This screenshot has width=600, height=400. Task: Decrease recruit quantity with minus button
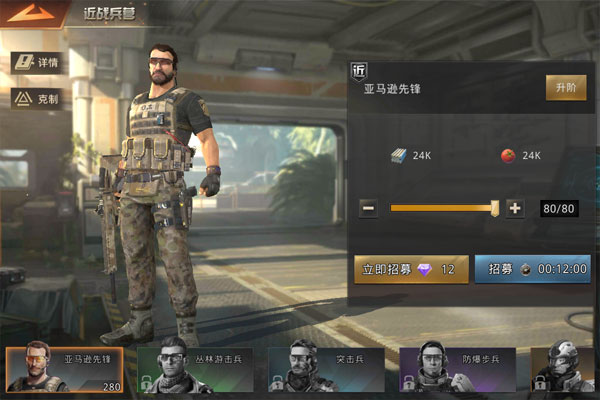tap(368, 208)
